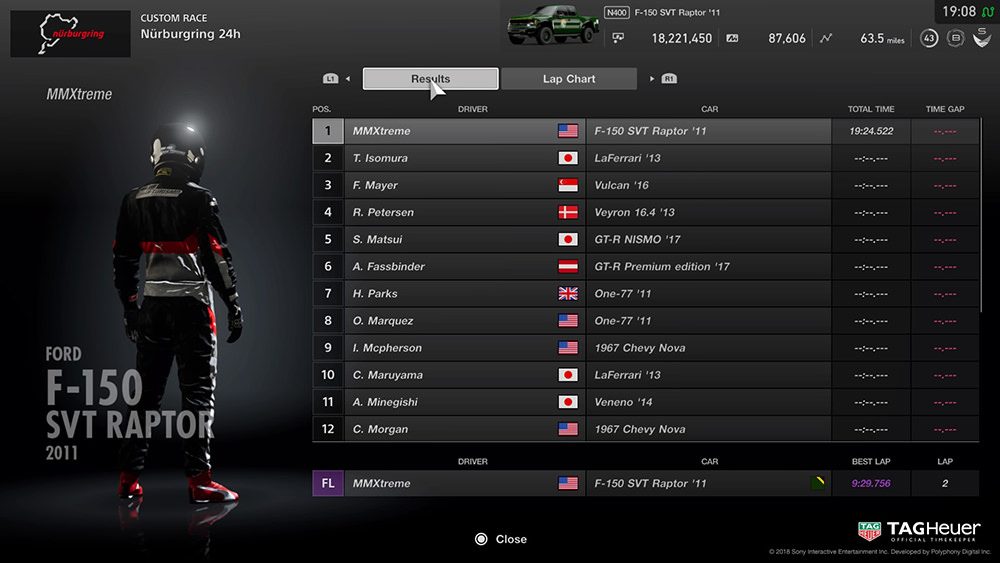Image resolution: width=1000 pixels, height=563 pixels.
Task: Select T. Isomura's results row
Action: pos(645,158)
